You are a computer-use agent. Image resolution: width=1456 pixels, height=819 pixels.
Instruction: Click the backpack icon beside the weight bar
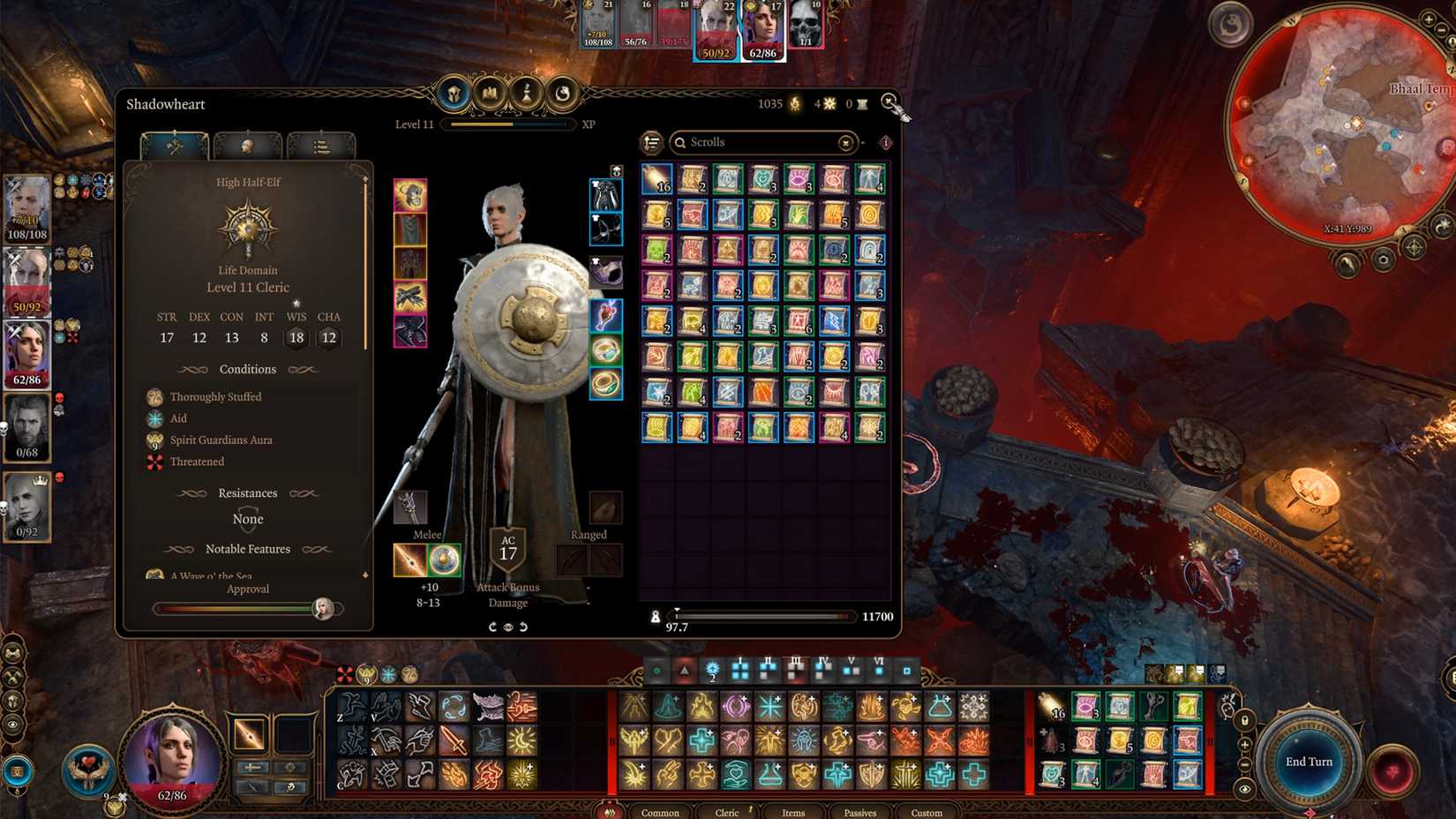click(x=657, y=617)
